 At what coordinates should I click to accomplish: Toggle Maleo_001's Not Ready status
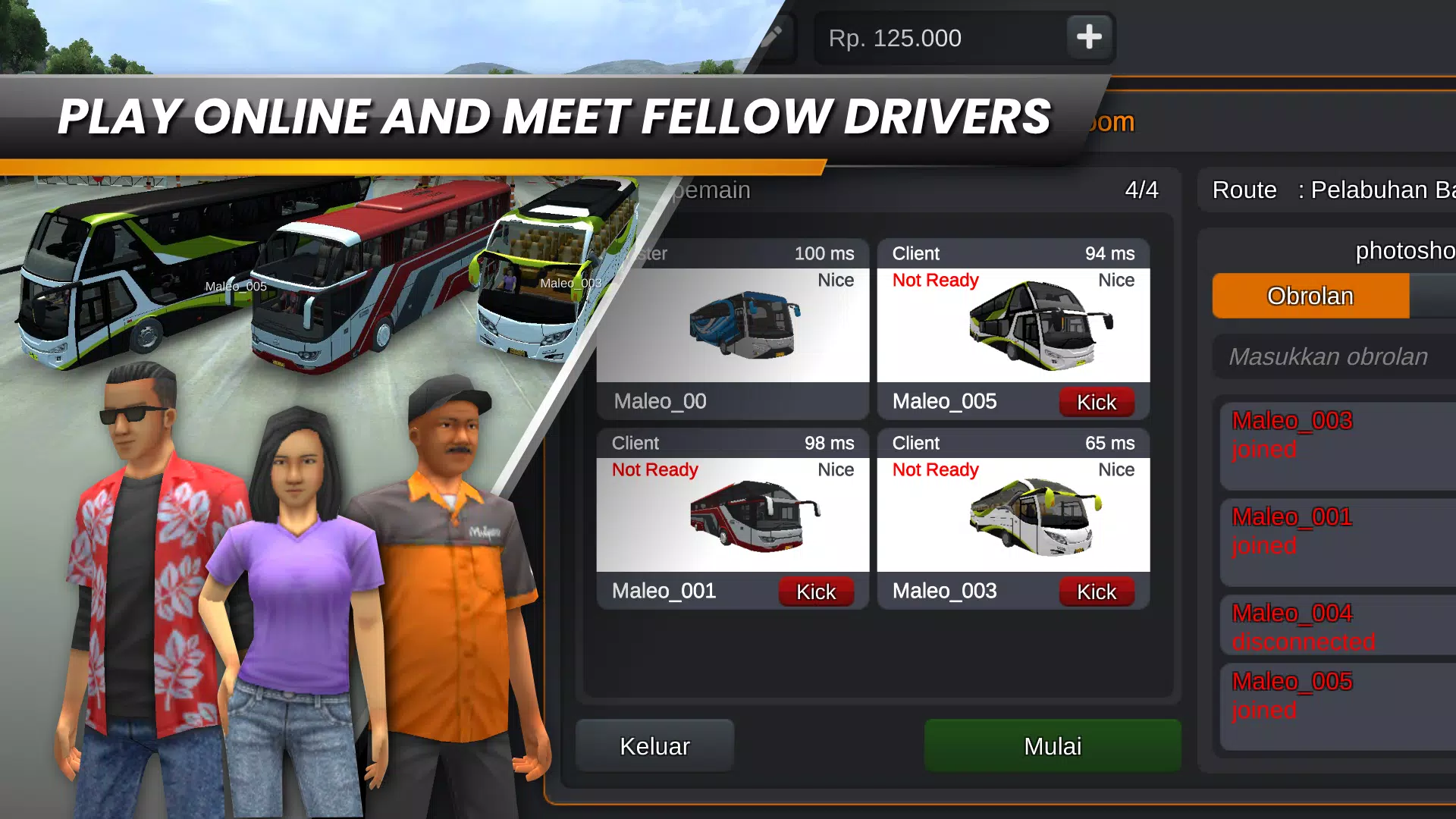click(x=654, y=469)
